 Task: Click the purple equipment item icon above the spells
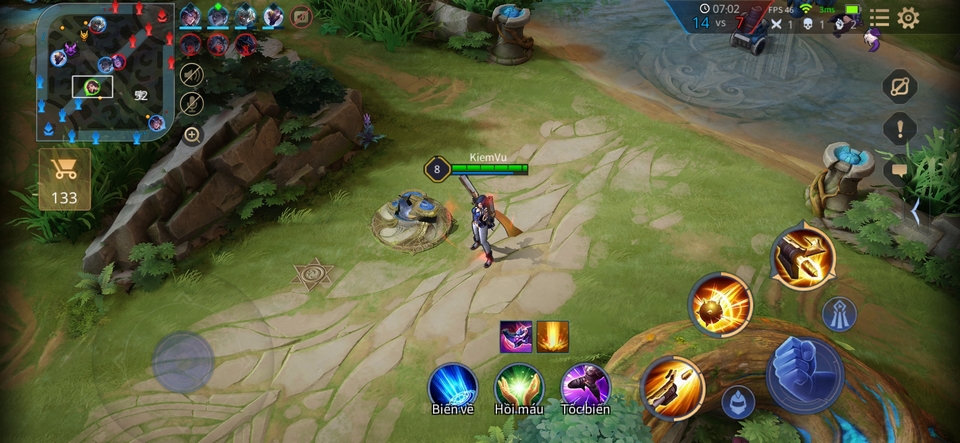(x=516, y=336)
